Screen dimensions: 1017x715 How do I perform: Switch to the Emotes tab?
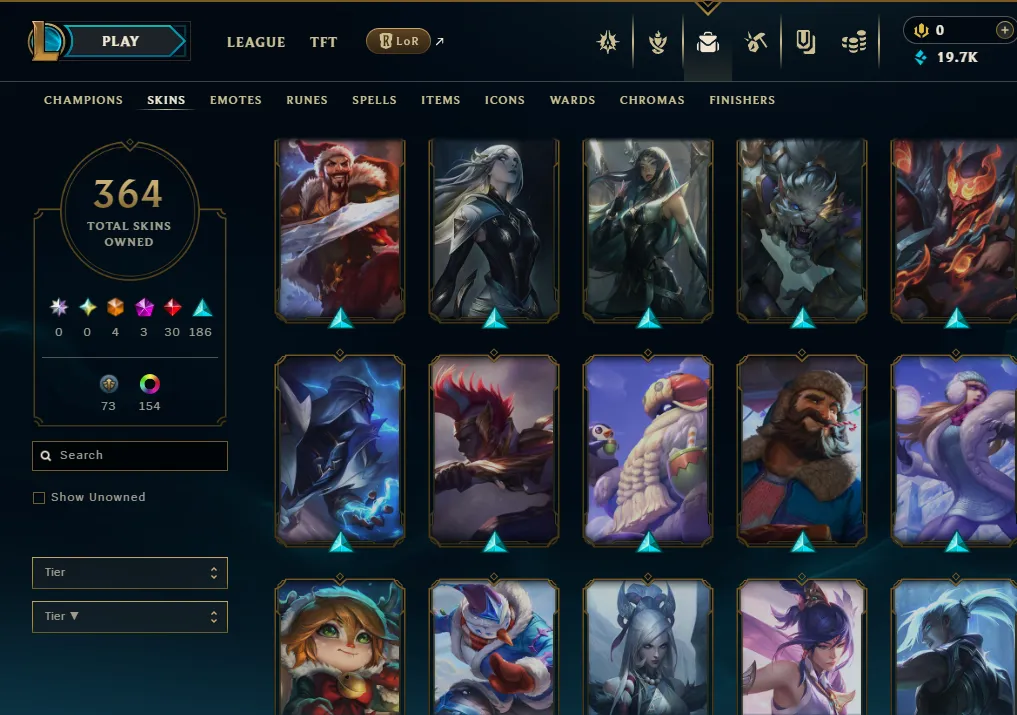pyautogui.click(x=236, y=100)
